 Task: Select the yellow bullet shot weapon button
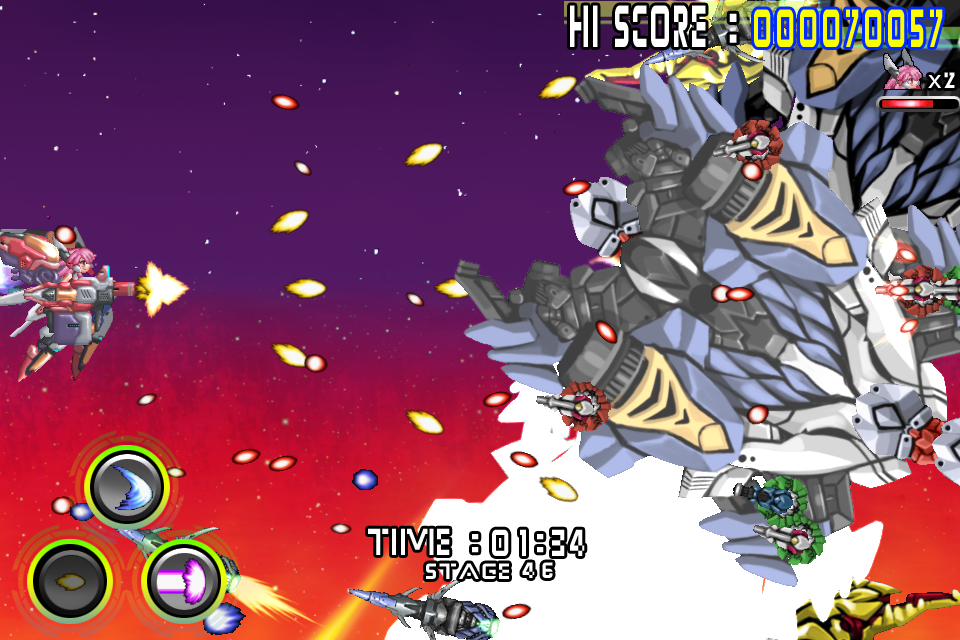click(70, 578)
